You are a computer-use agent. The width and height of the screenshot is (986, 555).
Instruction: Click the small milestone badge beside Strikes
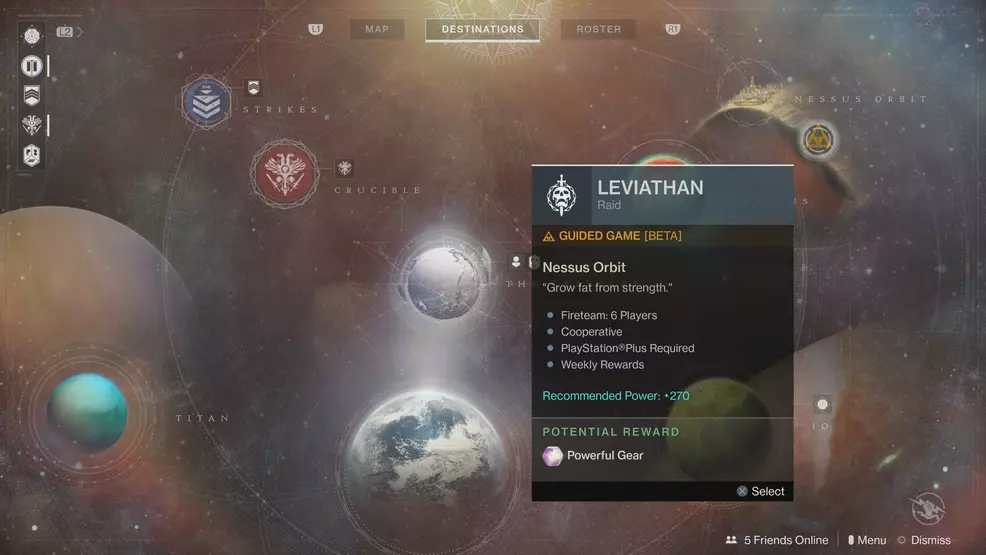click(x=253, y=88)
